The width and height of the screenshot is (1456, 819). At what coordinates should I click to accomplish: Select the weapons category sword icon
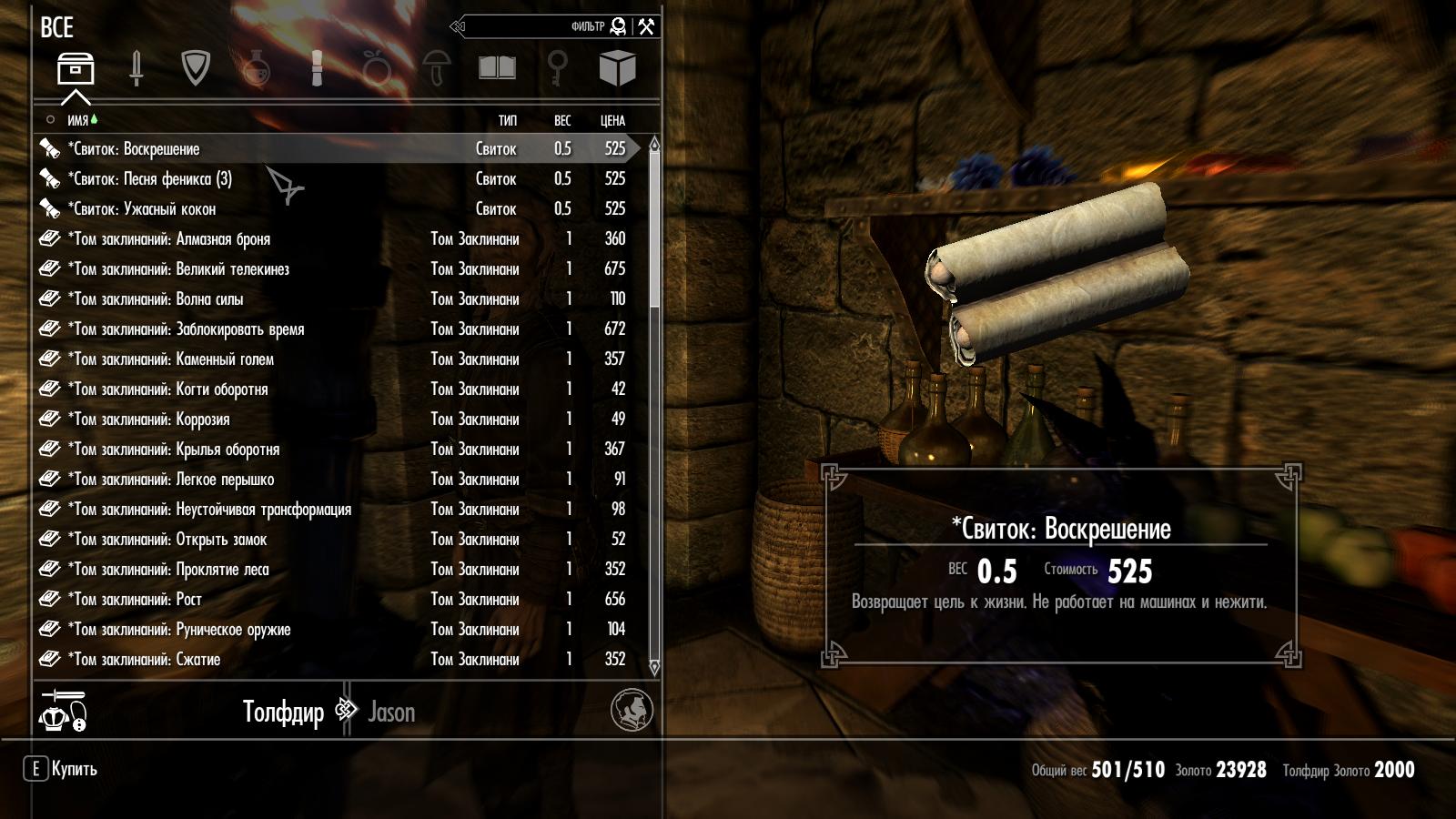[x=136, y=68]
